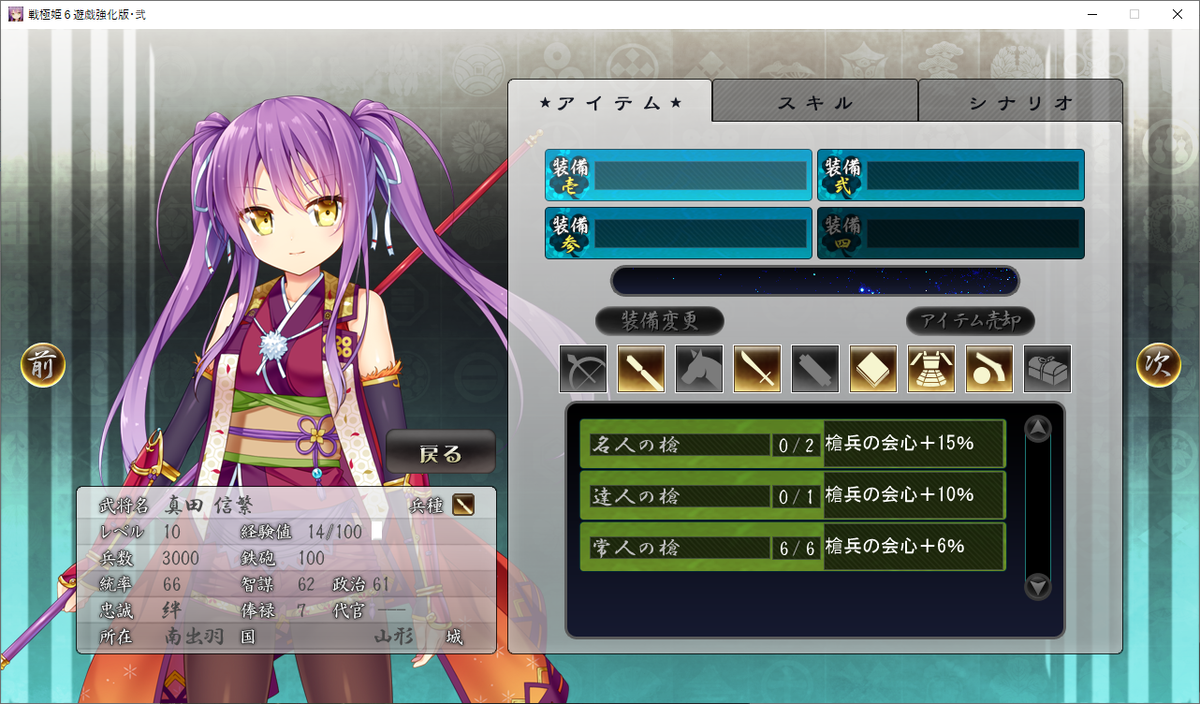The height and width of the screenshot is (704, 1200).
Task: Open the treasure chest category
Action: (x=1048, y=369)
